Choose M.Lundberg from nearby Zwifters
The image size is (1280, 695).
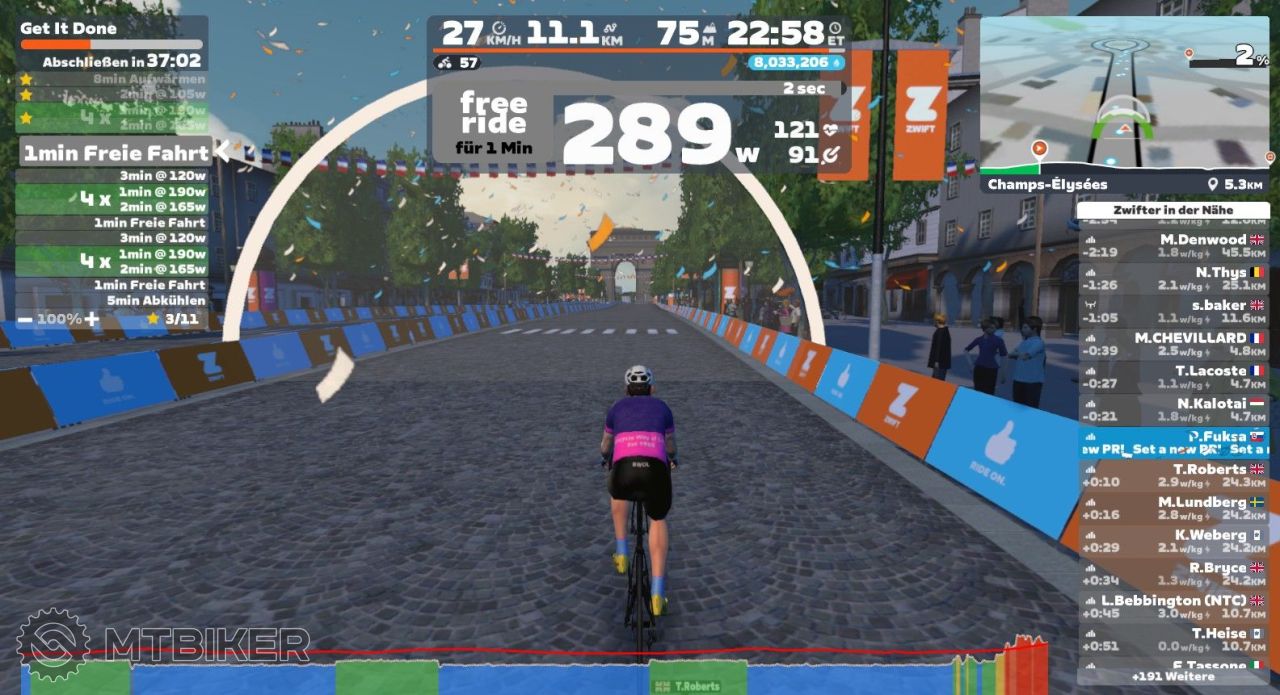point(1173,508)
